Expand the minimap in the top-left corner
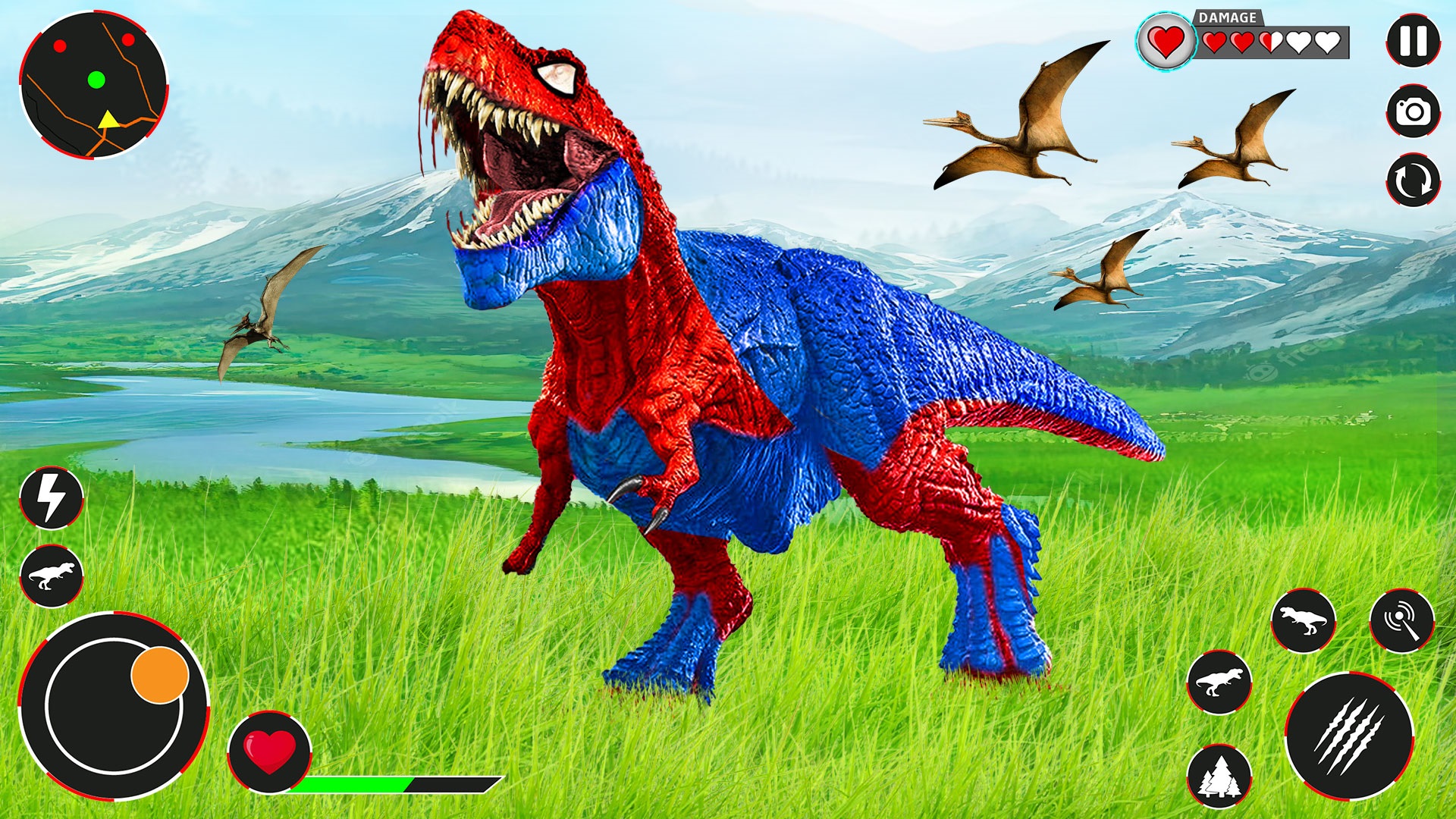The image size is (1456, 819). 95,83
